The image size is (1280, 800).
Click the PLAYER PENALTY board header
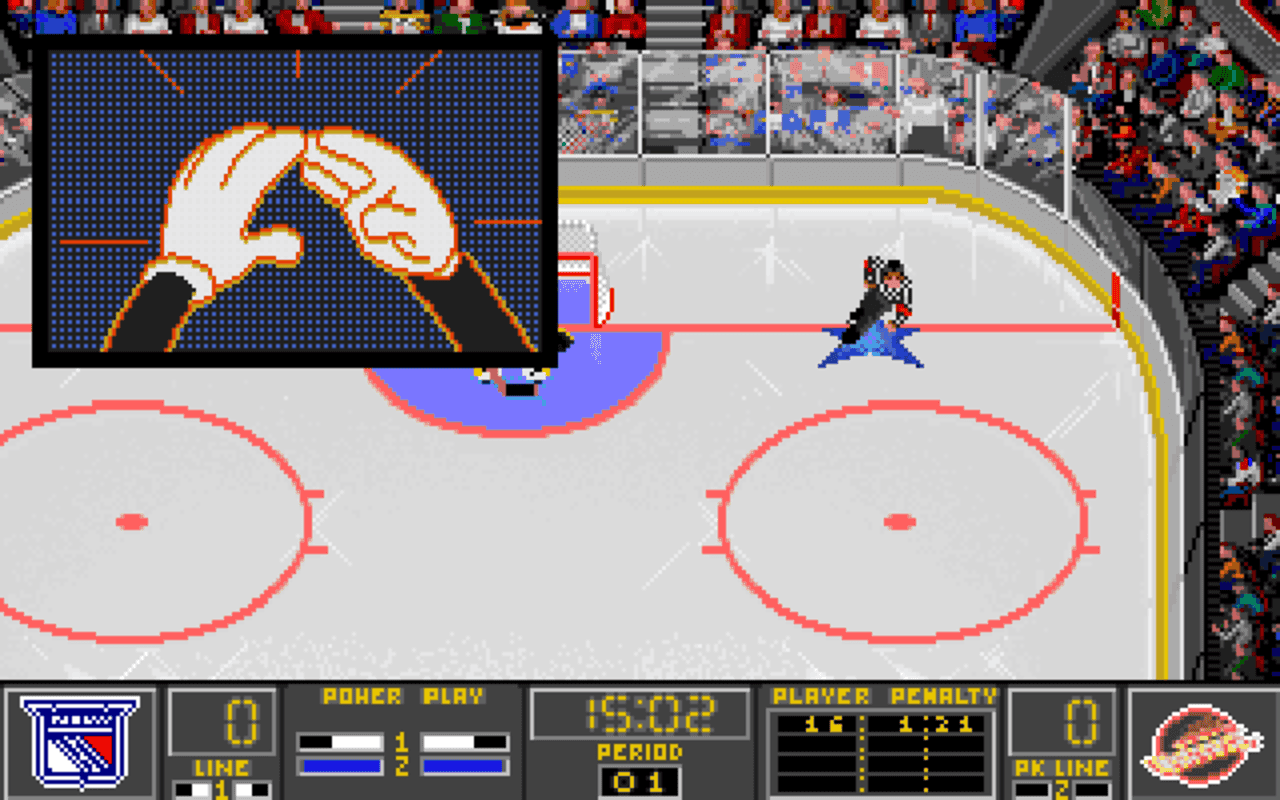point(878,697)
